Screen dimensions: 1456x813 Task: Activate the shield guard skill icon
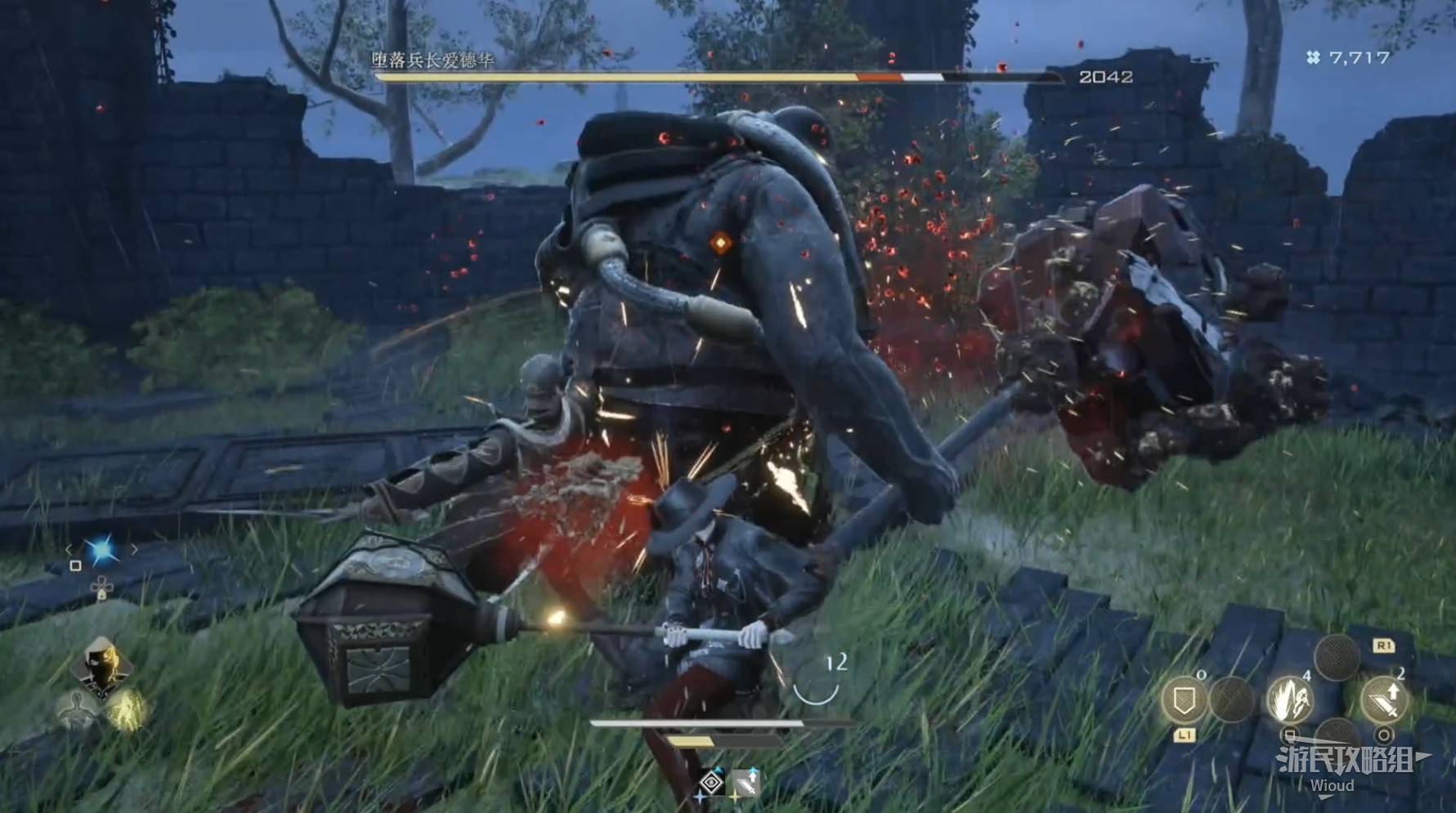1183,699
